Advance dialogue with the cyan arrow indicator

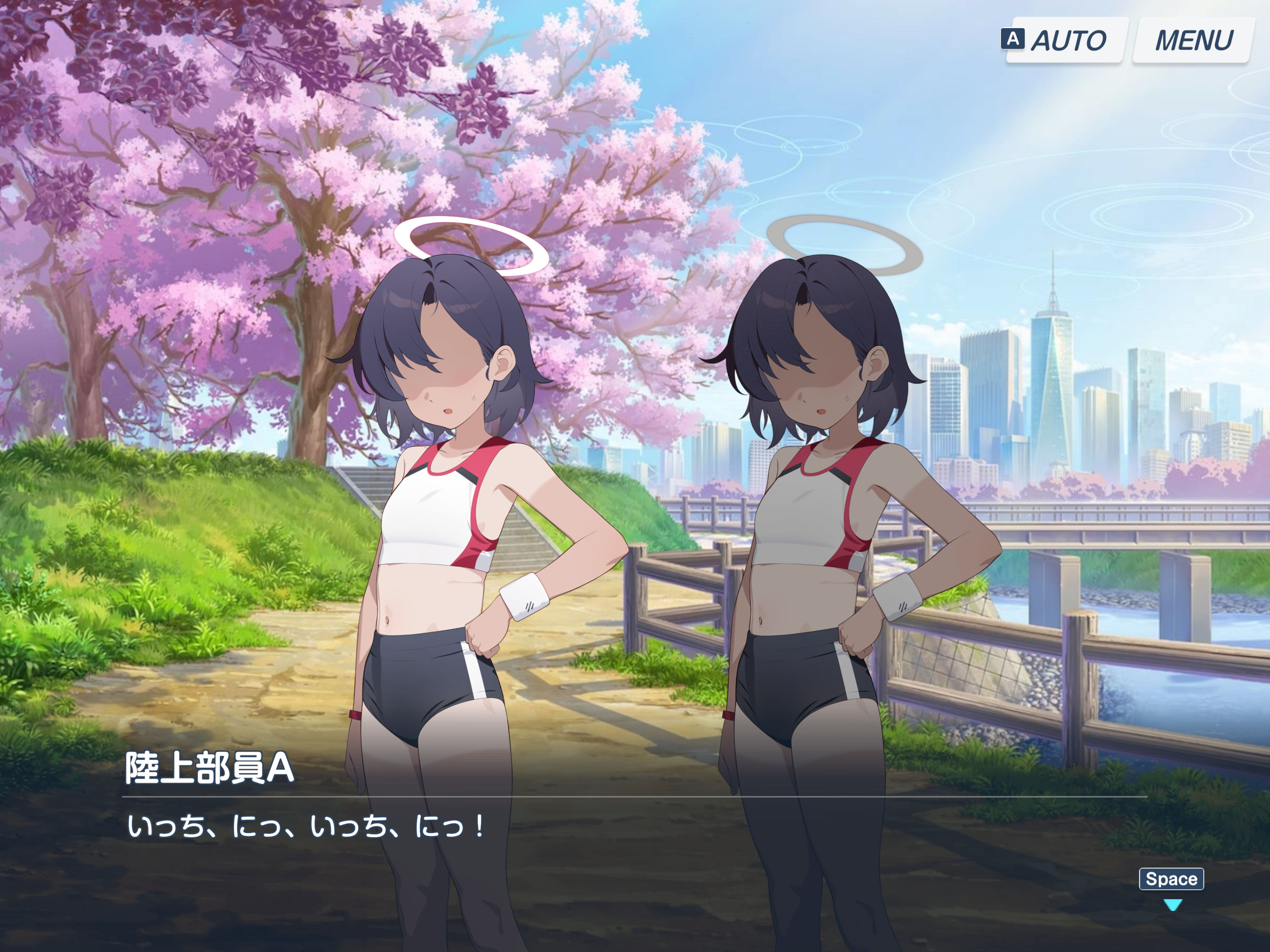coord(1172,905)
